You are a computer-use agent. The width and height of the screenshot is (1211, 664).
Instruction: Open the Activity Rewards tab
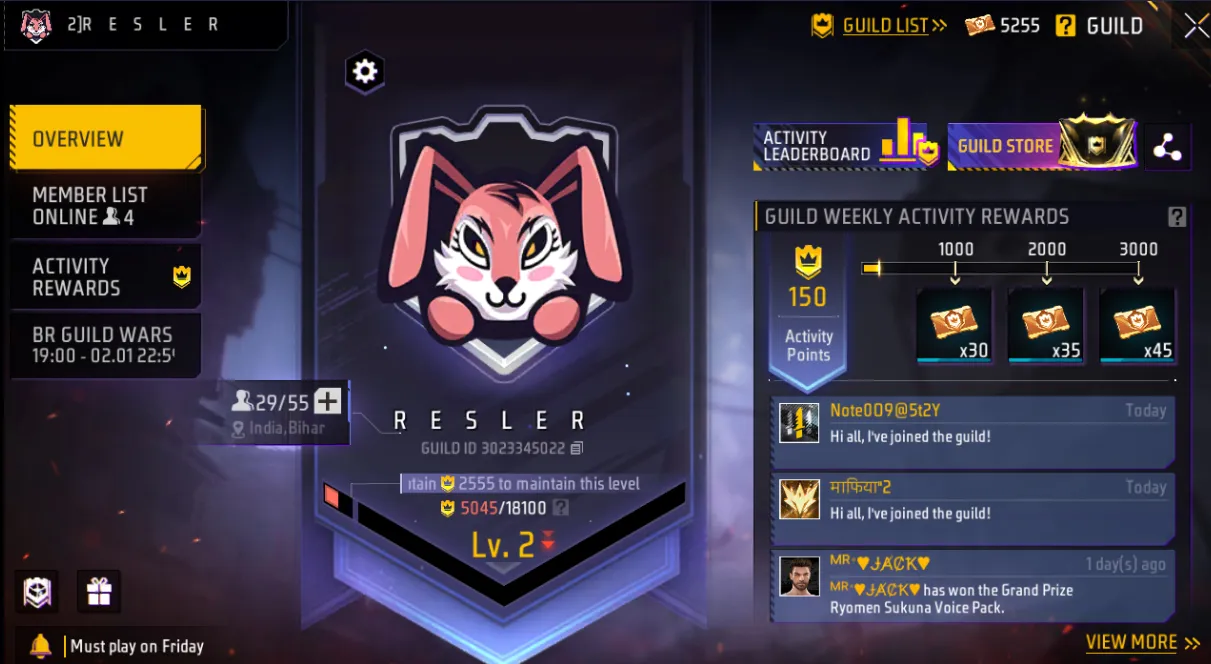(x=105, y=277)
